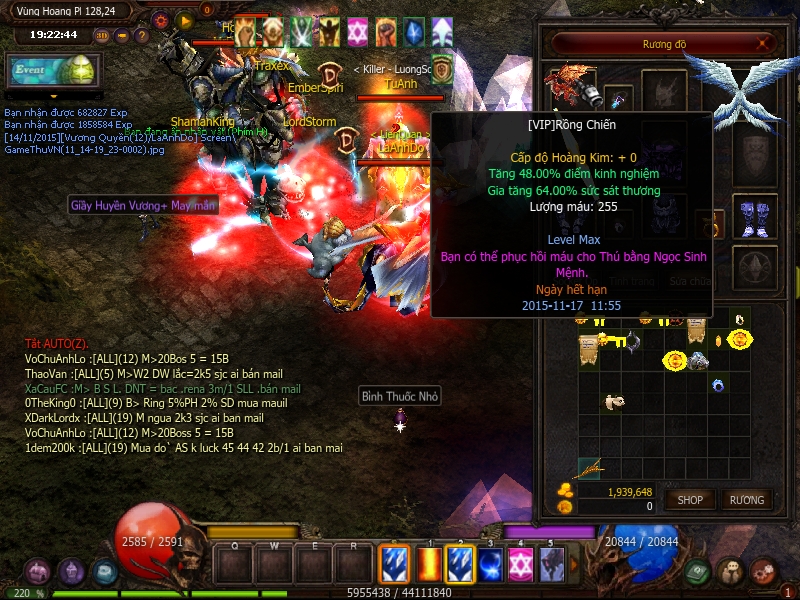Click the red round menu button
The width and height of the screenshot is (800, 600).
point(763,572)
